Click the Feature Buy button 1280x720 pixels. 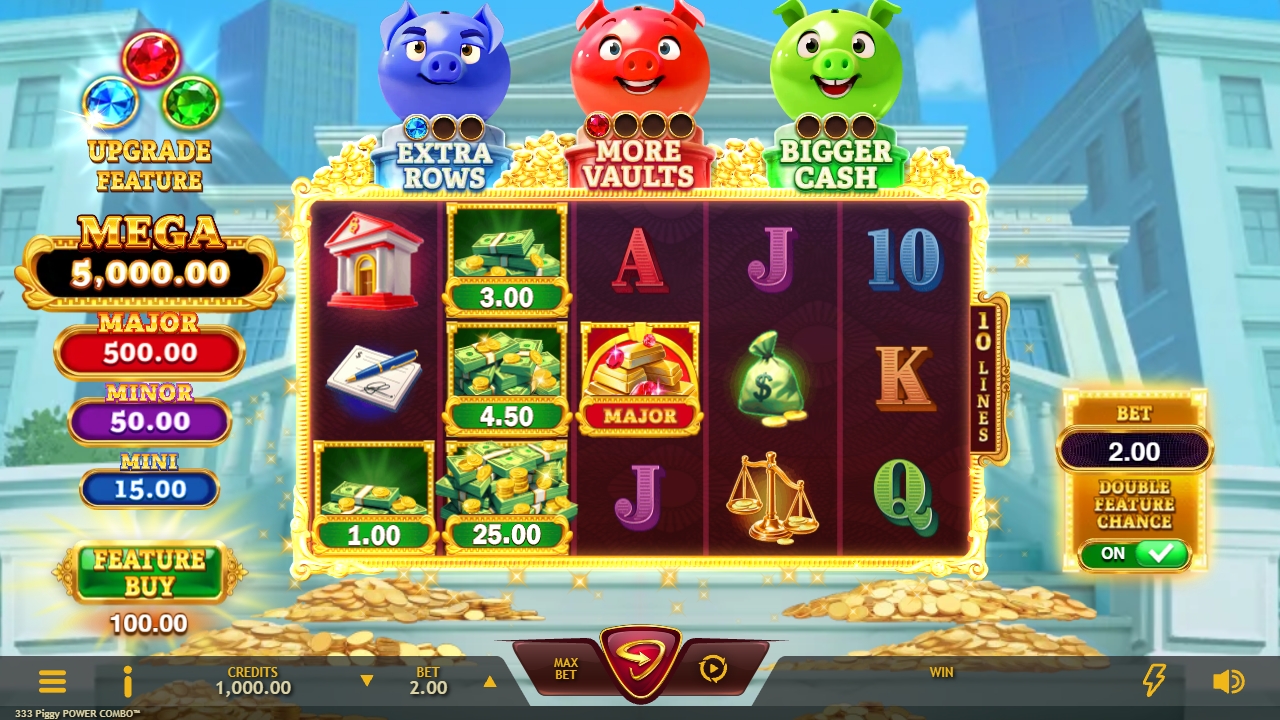click(x=150, y=573)
